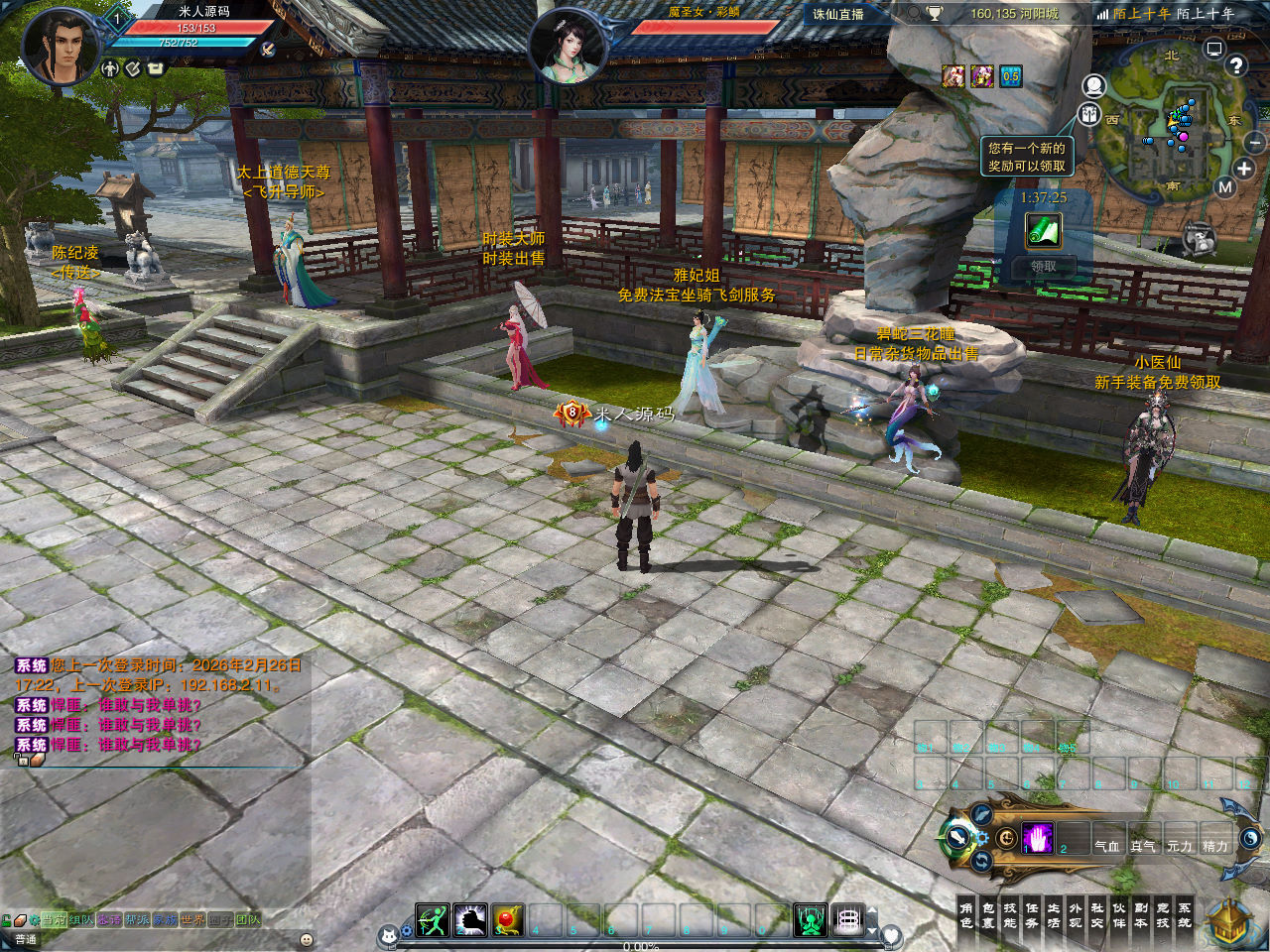Viewport: 1270px width, 952px height.
Task: Zoom out the minimap with minus button
Action: [1254, 143]
